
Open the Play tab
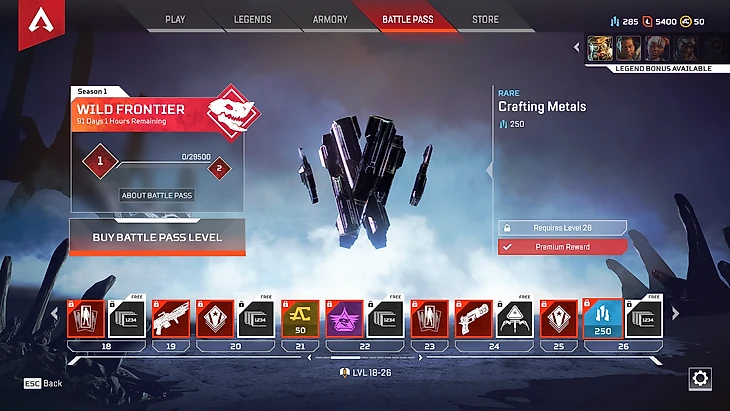coord(175,19)
